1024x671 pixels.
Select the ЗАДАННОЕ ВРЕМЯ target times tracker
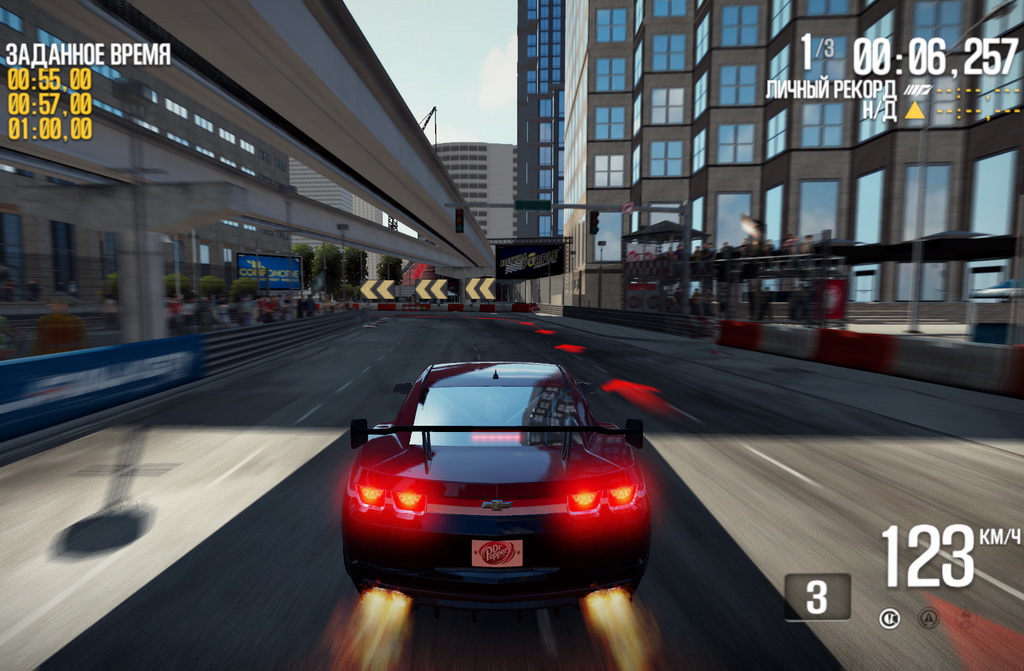88,91
